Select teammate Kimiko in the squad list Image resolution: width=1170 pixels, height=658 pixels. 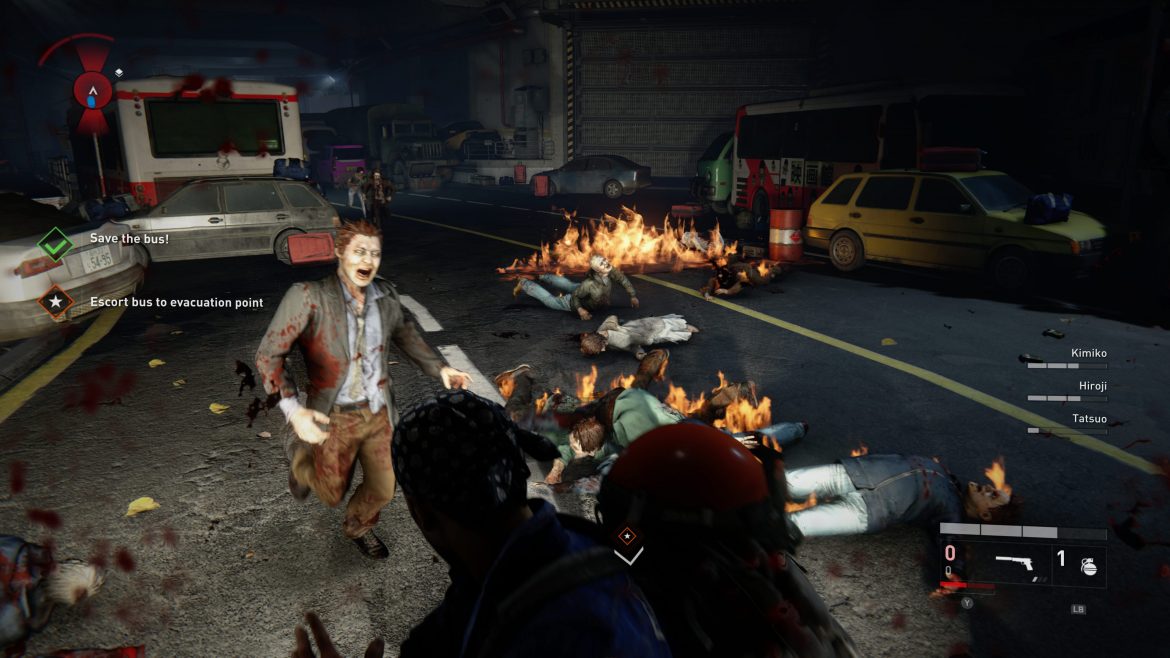[x=1088, y=354]
